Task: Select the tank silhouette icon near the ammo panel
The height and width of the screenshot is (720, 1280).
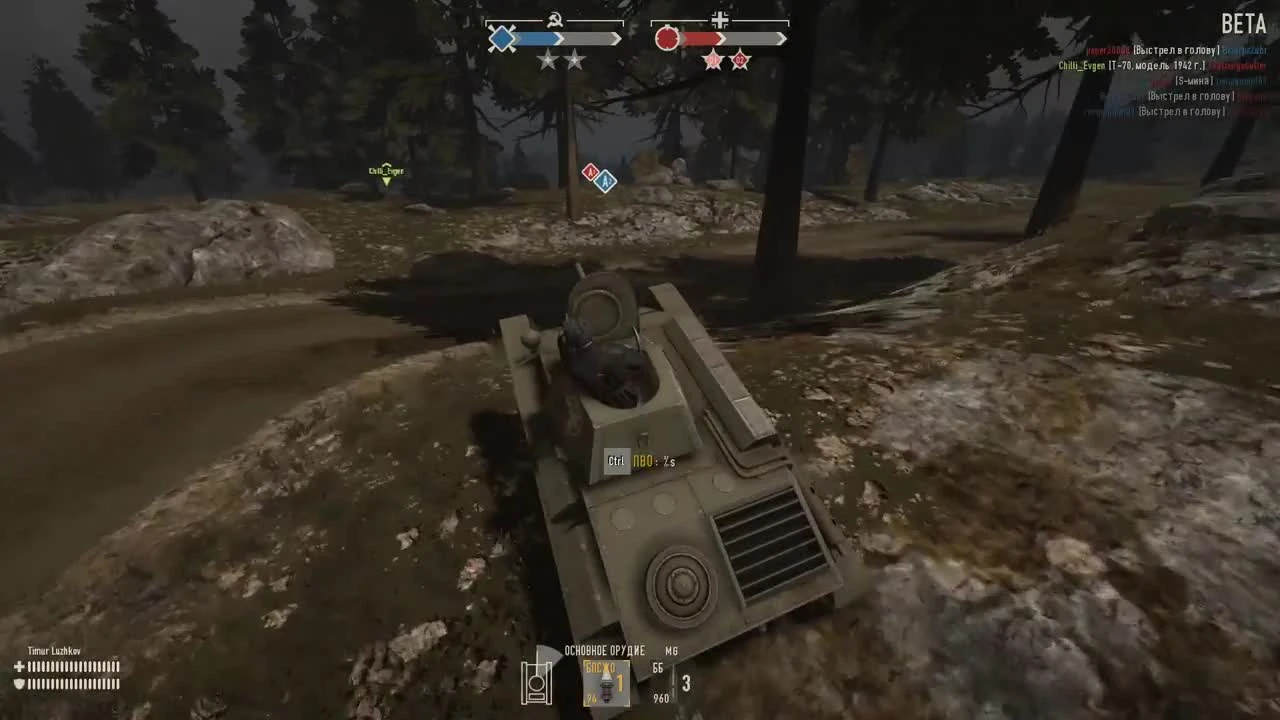Action: click(x=537, y=683)
